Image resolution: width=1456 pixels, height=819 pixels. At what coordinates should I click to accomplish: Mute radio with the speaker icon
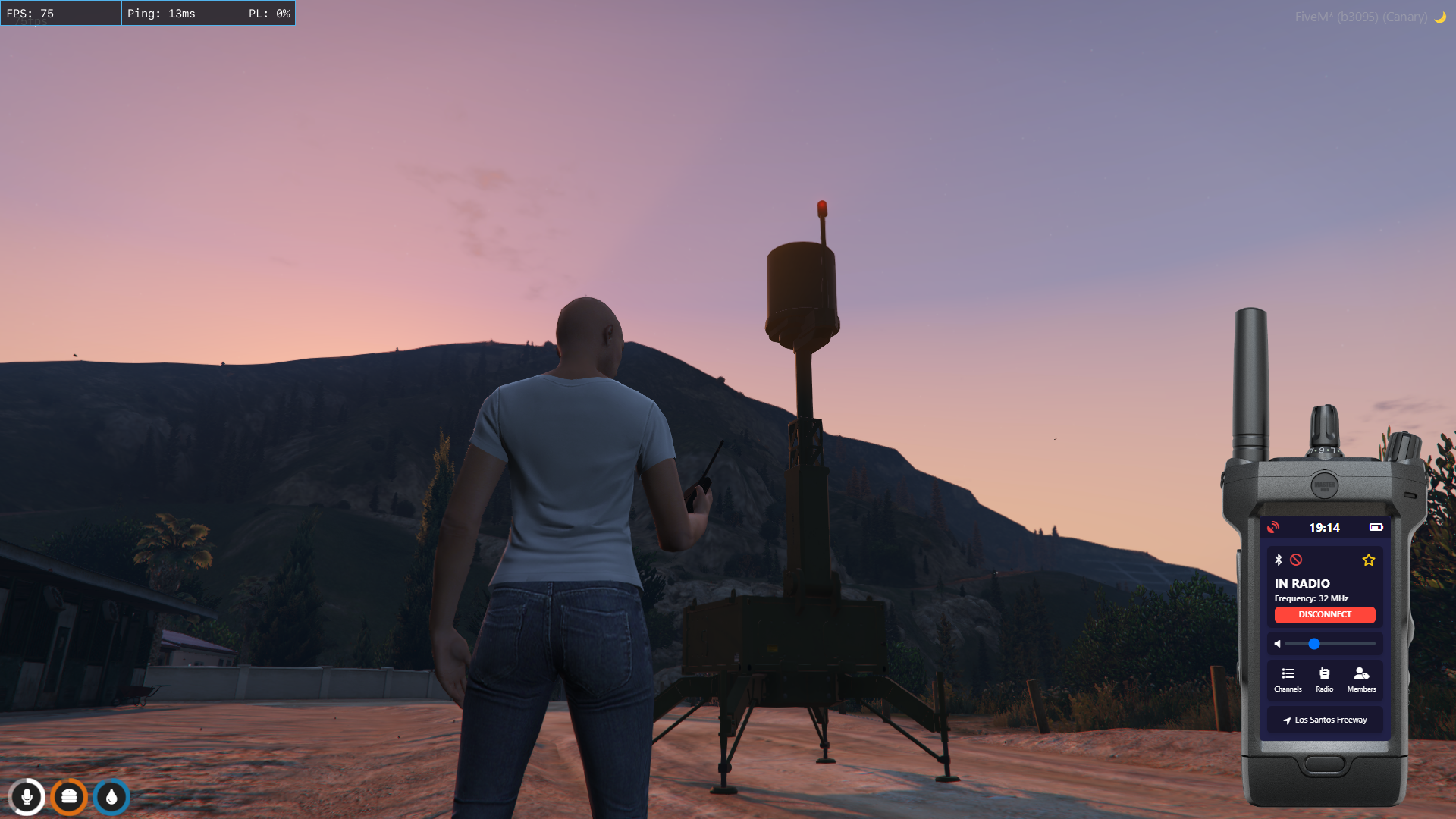1278,644
